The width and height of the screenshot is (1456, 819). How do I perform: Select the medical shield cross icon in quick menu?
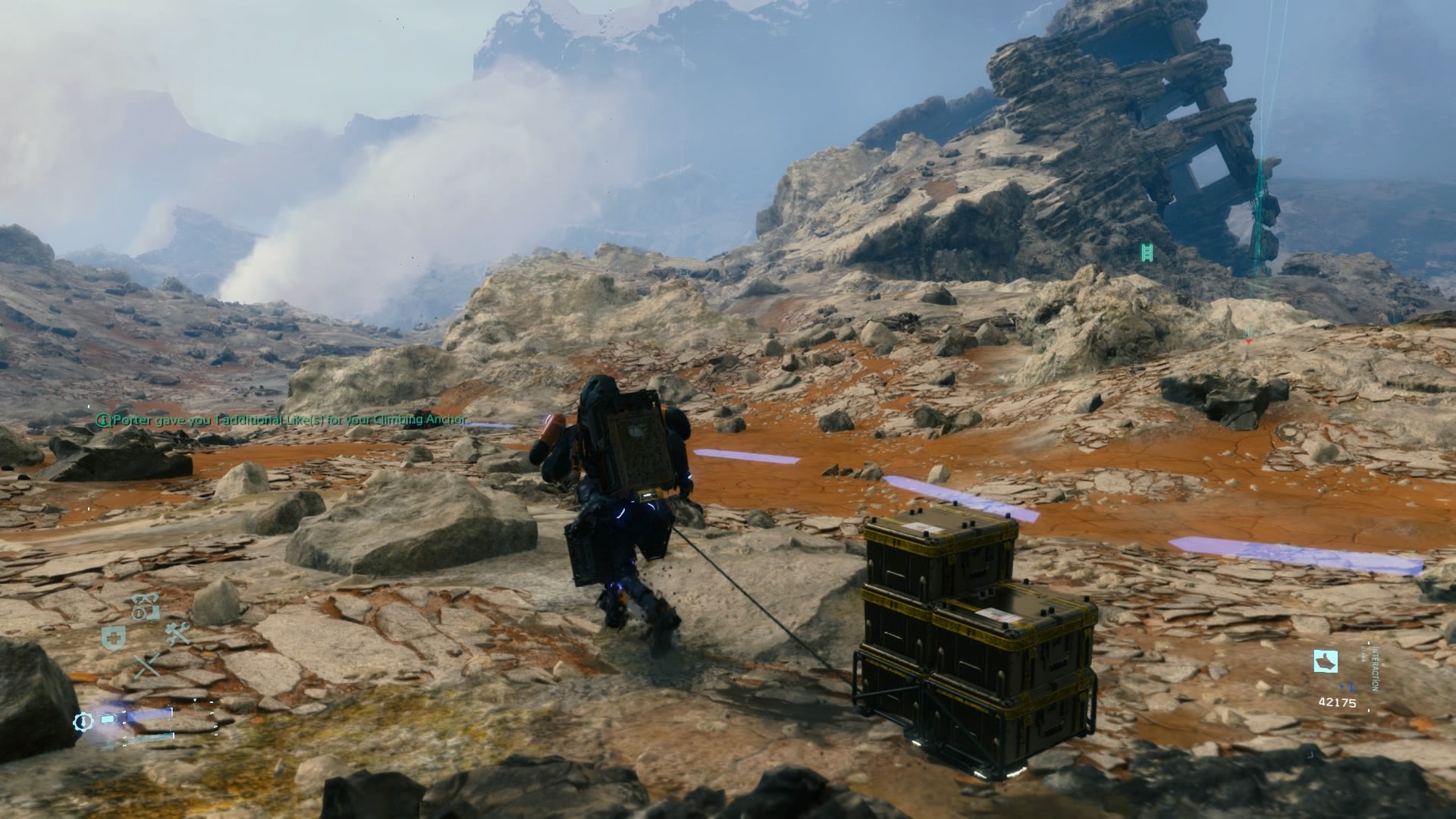[112, 635]
